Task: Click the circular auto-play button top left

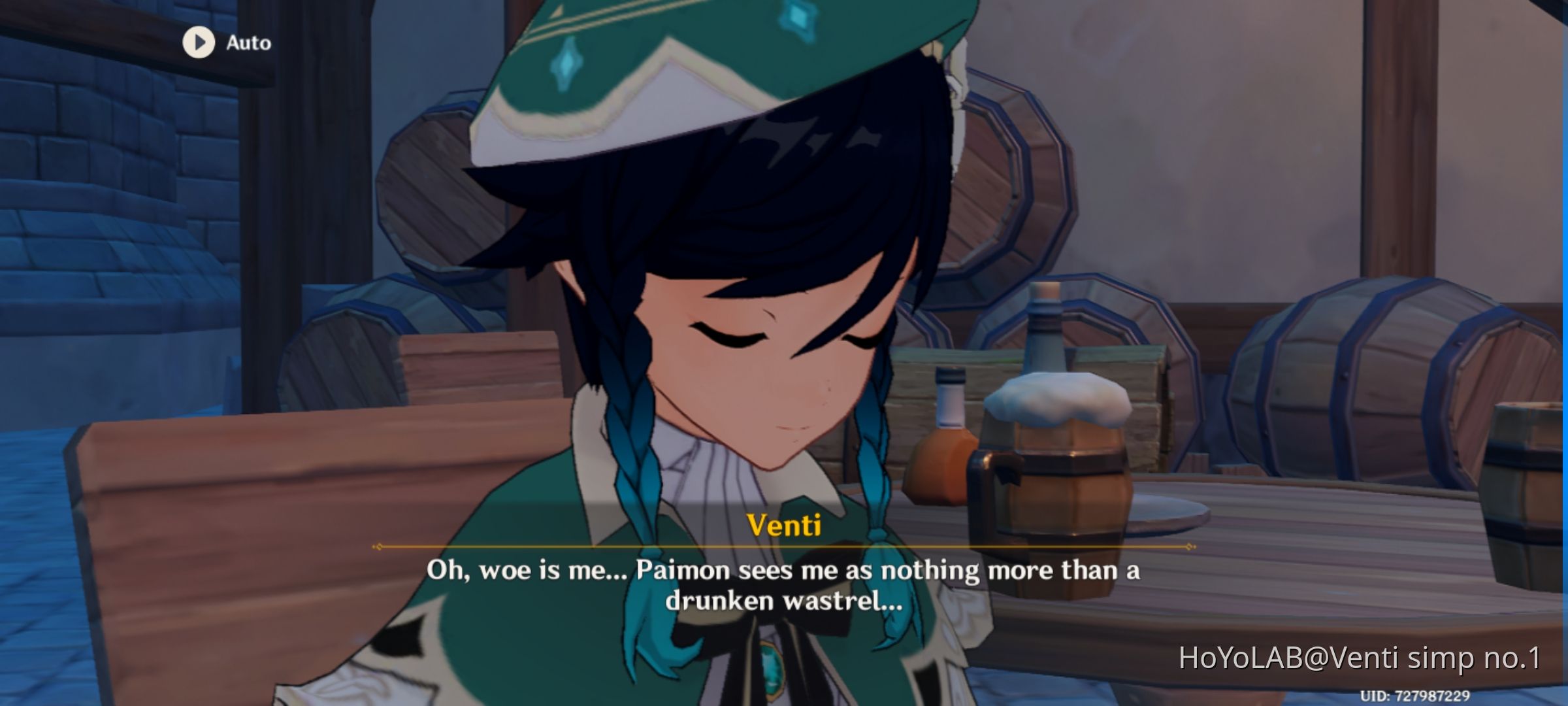Action: [x=198, y=43]
